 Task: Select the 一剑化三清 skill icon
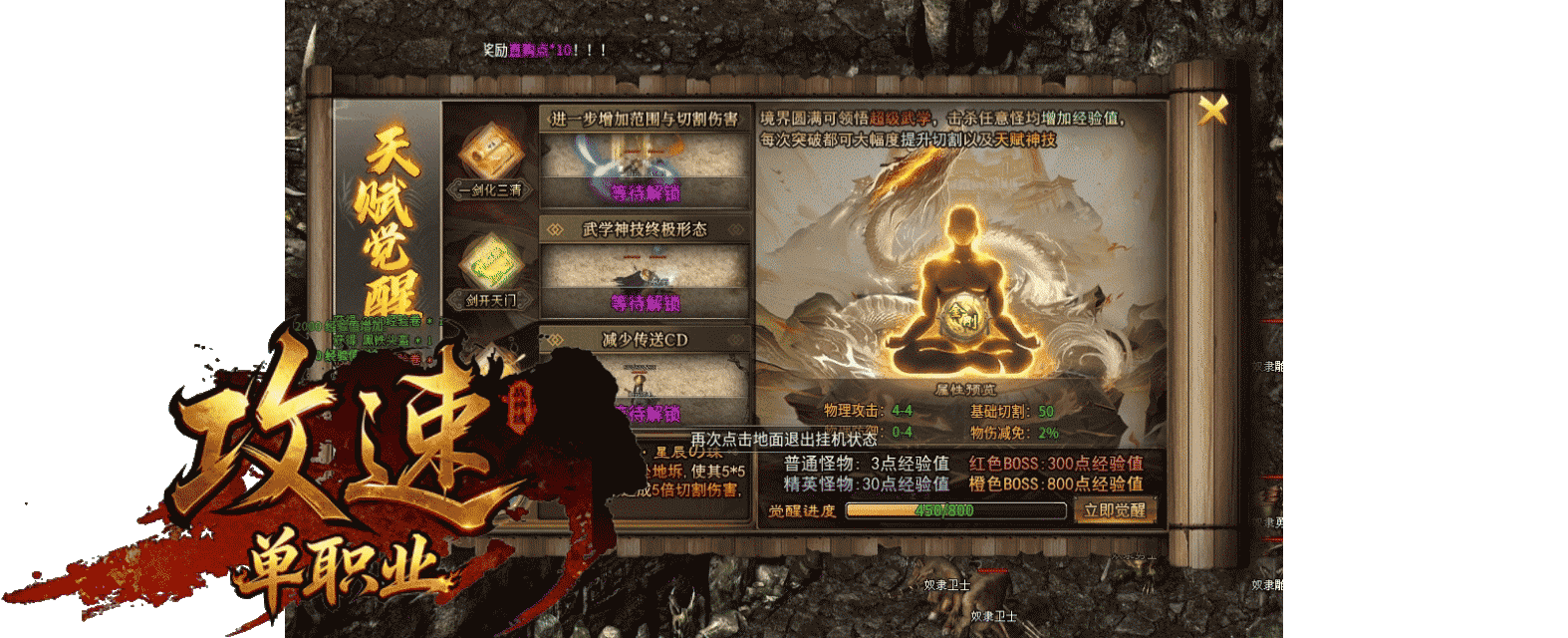tap(490, 154)
